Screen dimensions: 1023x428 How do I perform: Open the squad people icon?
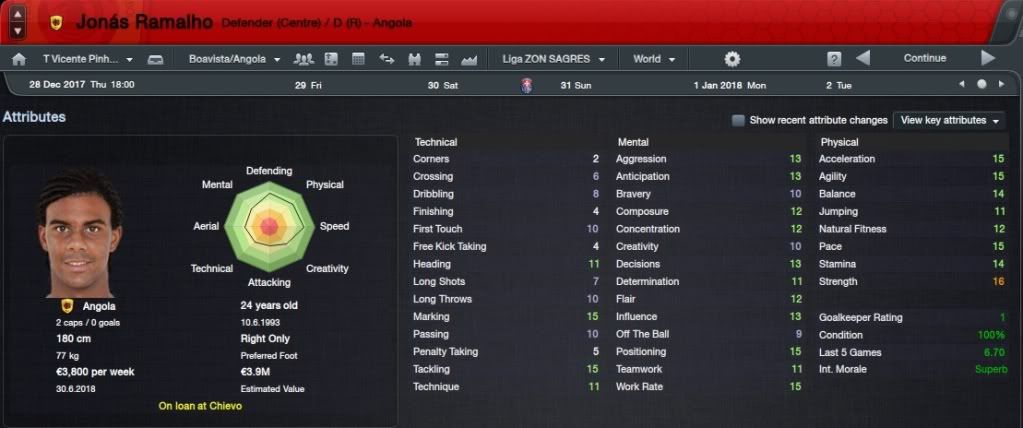tap(304, 59)
